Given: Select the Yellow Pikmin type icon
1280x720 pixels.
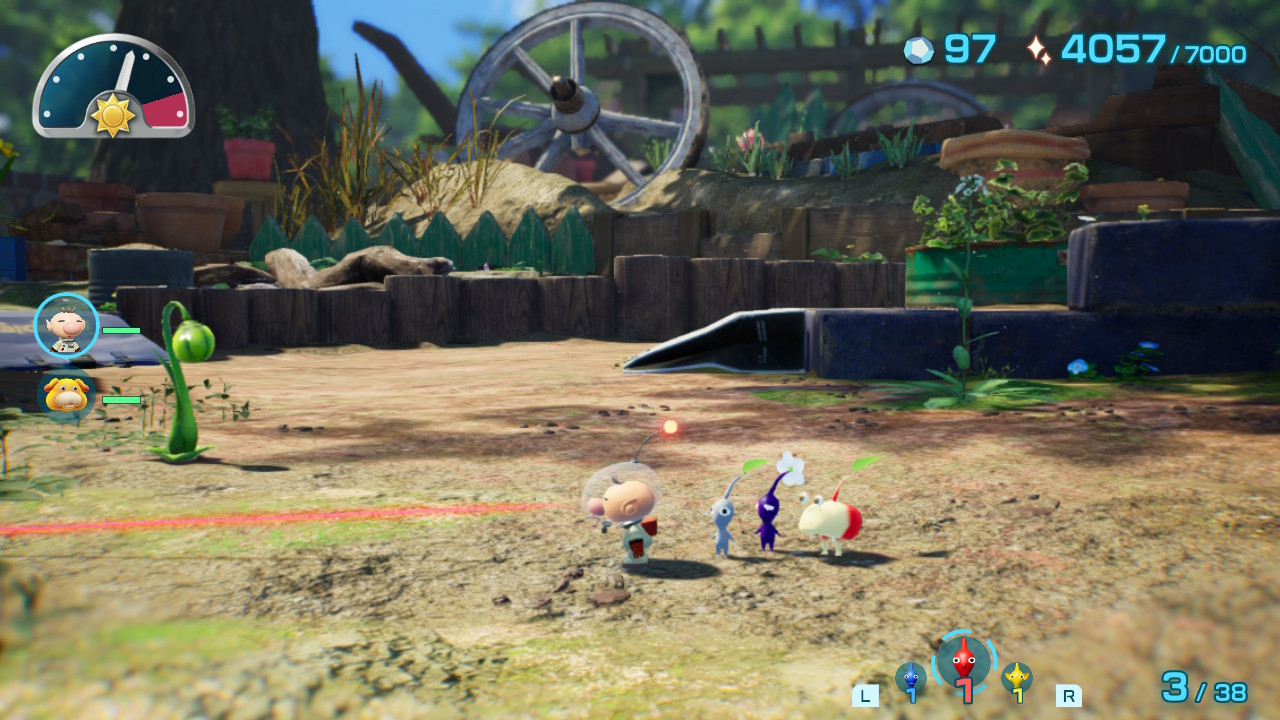Looking at the screenshot, I should pyautogui.click(x=1015, y=678).
